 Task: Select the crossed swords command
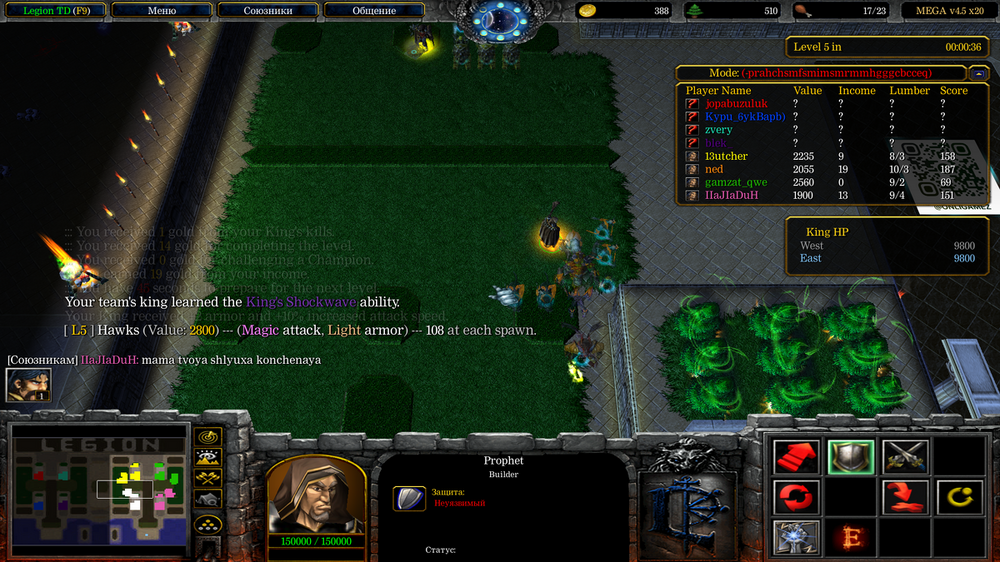coord(905,457)
